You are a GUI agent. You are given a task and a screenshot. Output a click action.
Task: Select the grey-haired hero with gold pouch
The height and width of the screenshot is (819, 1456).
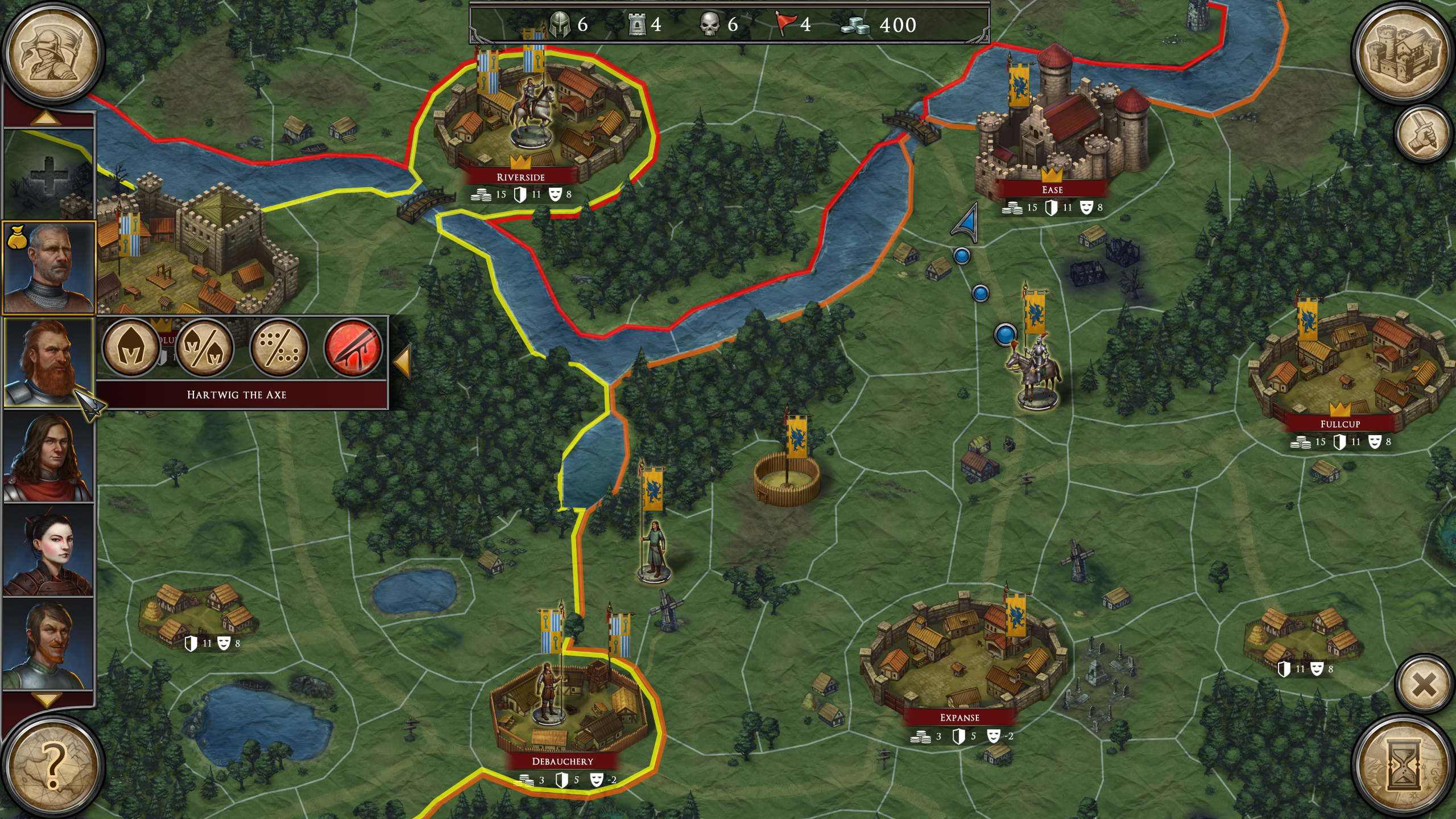point(49,268)
